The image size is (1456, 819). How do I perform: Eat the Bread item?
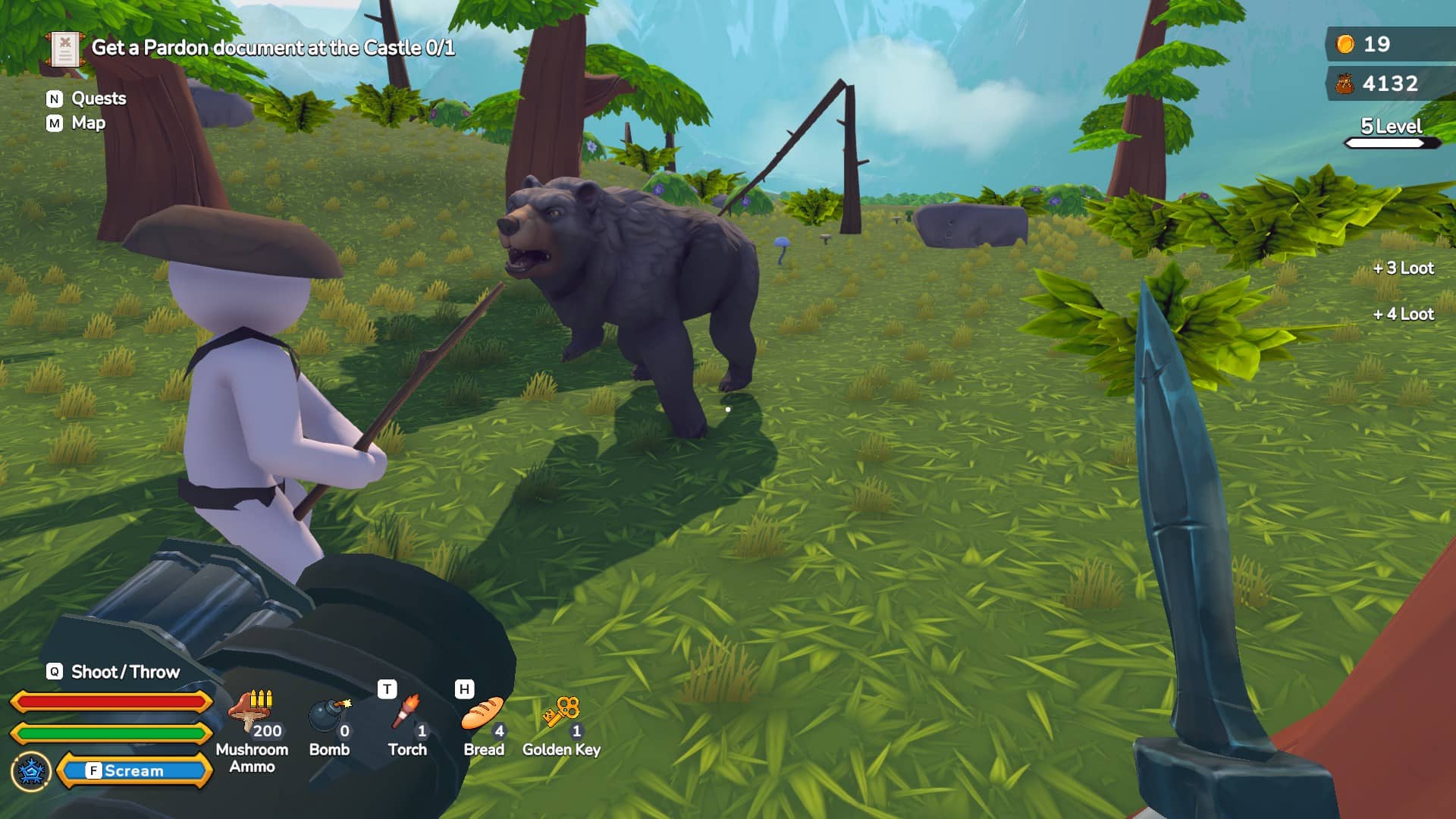(x=483, y=716)
